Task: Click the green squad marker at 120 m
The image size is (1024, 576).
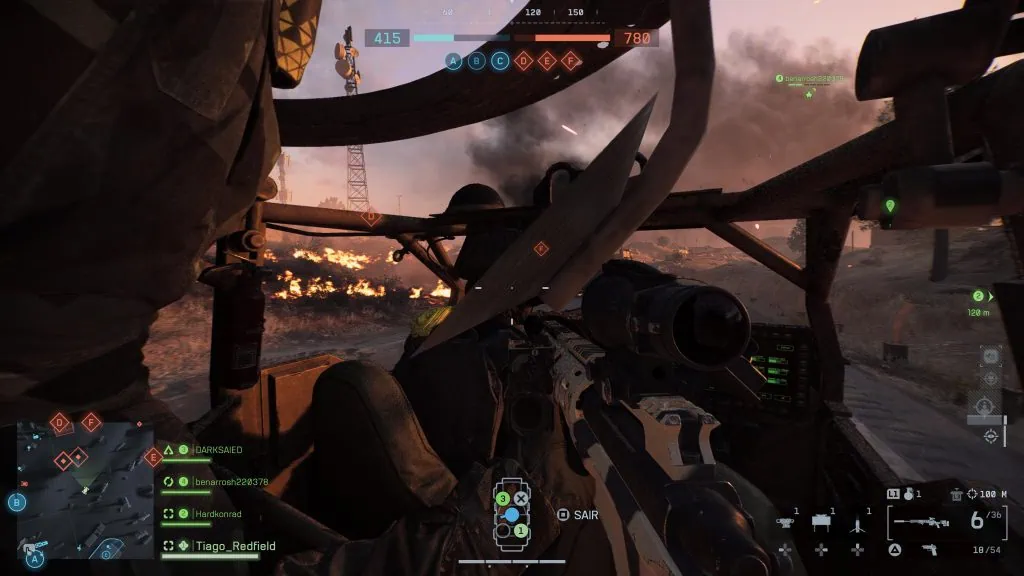Action: pyautogui.click(x=979, y=296)
